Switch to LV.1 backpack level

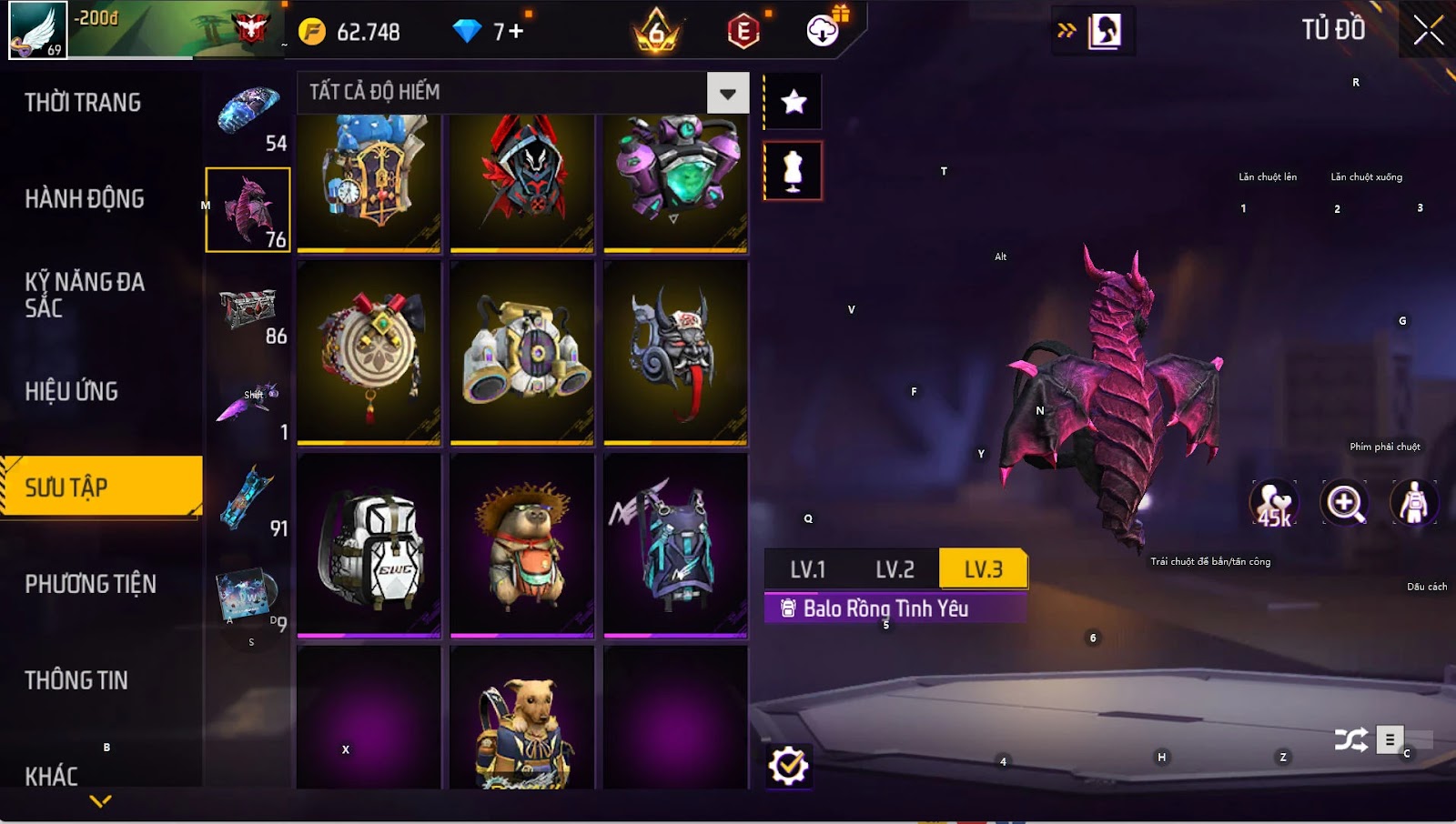point(807,570)
